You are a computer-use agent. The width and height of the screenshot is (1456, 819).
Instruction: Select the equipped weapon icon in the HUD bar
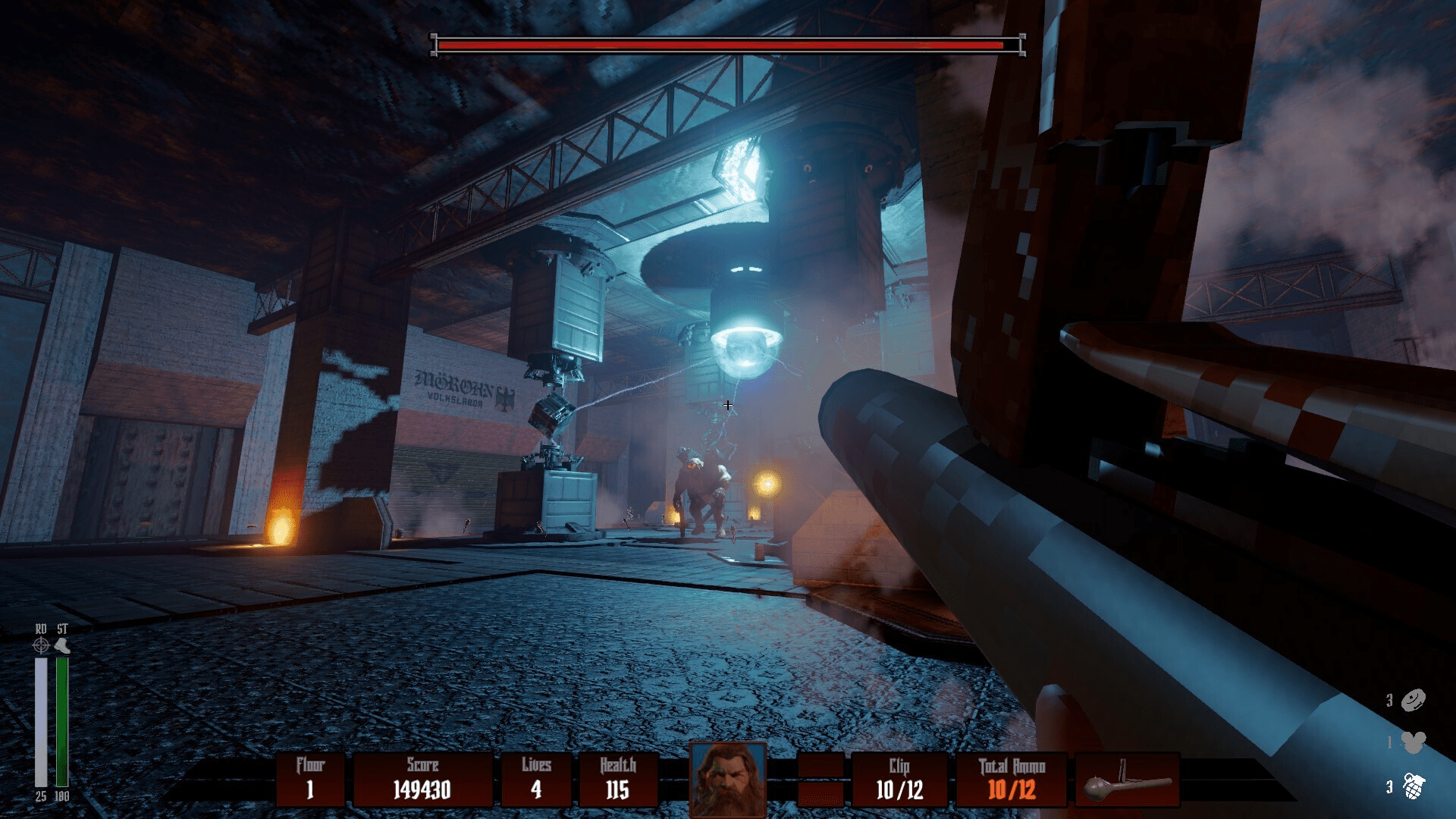click(x=1128, y=781)
